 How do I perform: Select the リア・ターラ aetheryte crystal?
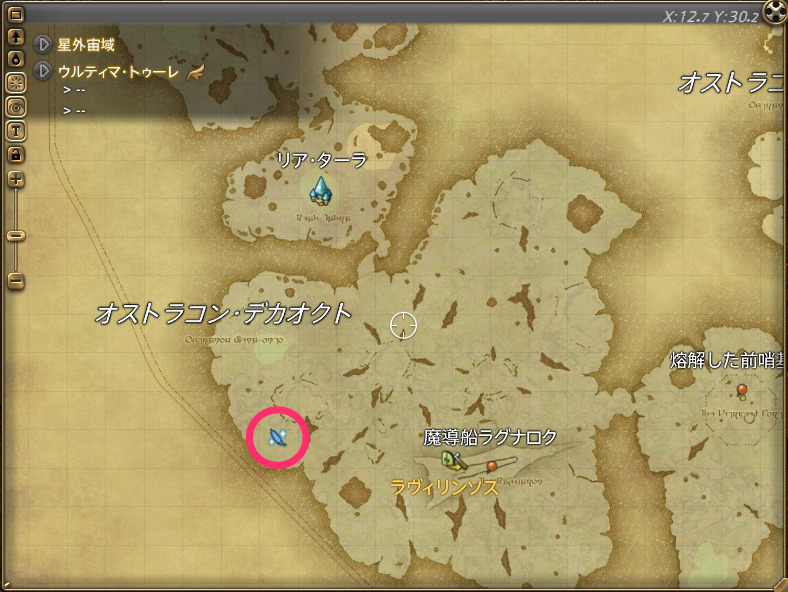point(320,187)
